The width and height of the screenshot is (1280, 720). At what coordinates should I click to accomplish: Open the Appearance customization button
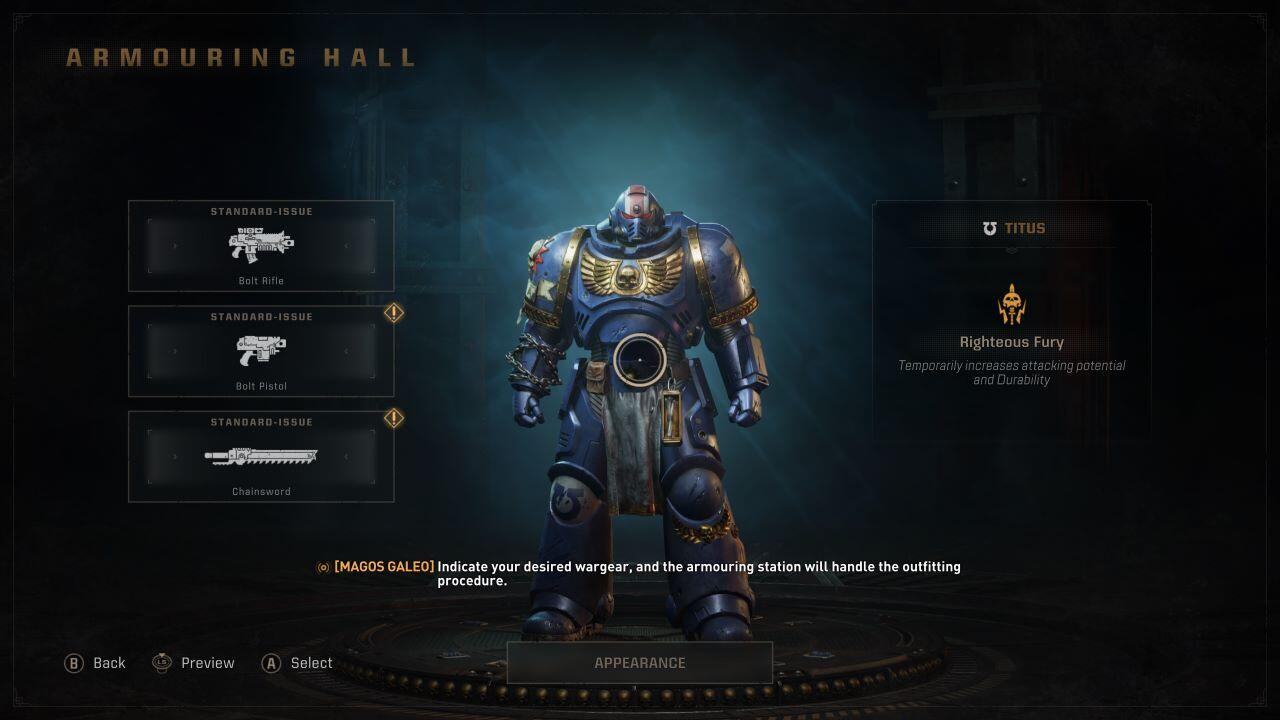coord(640,663)
